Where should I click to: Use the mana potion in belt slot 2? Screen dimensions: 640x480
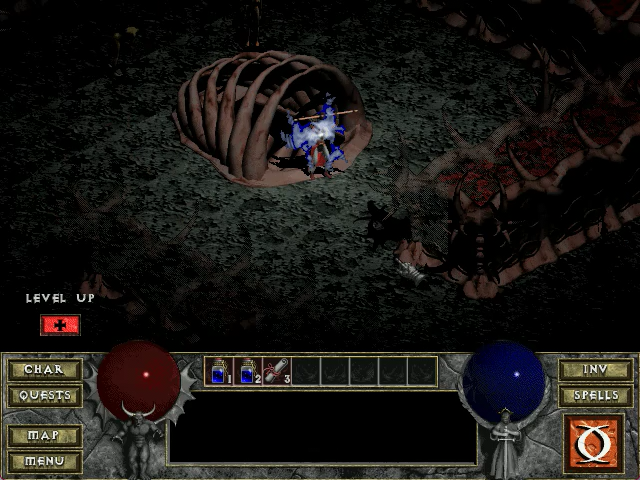pos(248,372)
